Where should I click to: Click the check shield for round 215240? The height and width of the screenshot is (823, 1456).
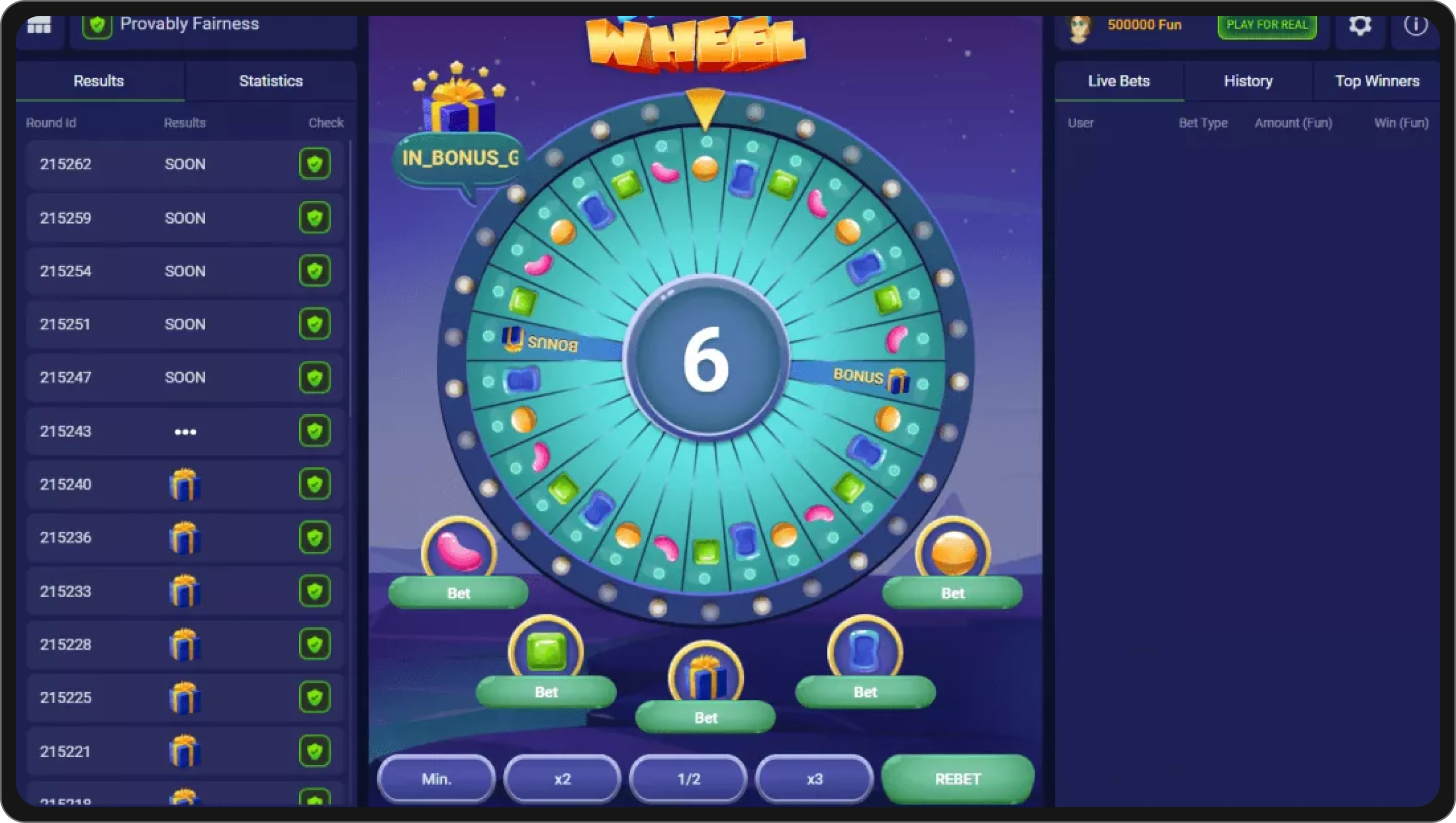(x=315, y=484)
